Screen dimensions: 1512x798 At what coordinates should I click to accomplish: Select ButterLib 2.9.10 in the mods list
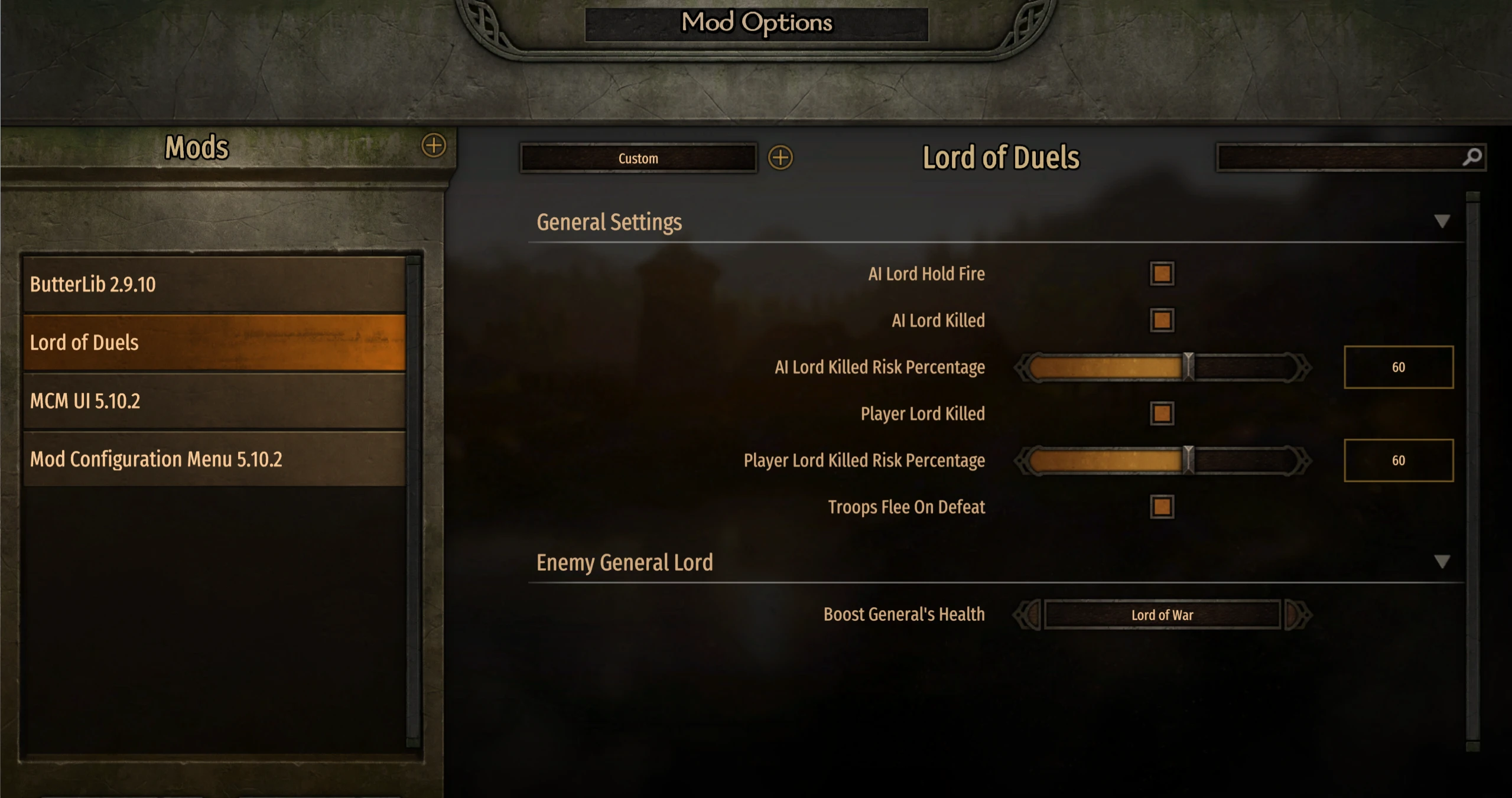tap(214, 284)
